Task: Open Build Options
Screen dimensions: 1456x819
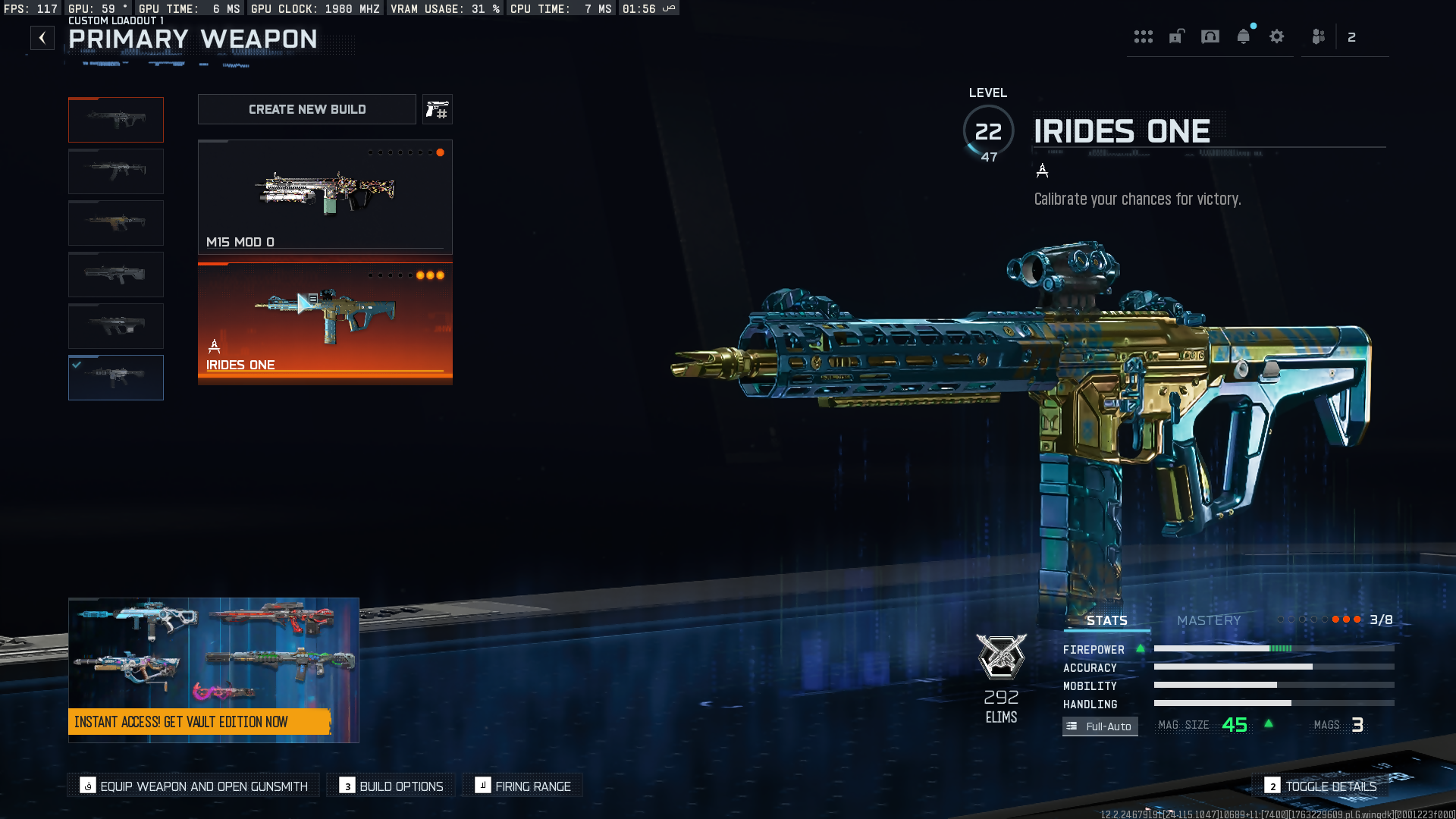Action: pos(391,786)
